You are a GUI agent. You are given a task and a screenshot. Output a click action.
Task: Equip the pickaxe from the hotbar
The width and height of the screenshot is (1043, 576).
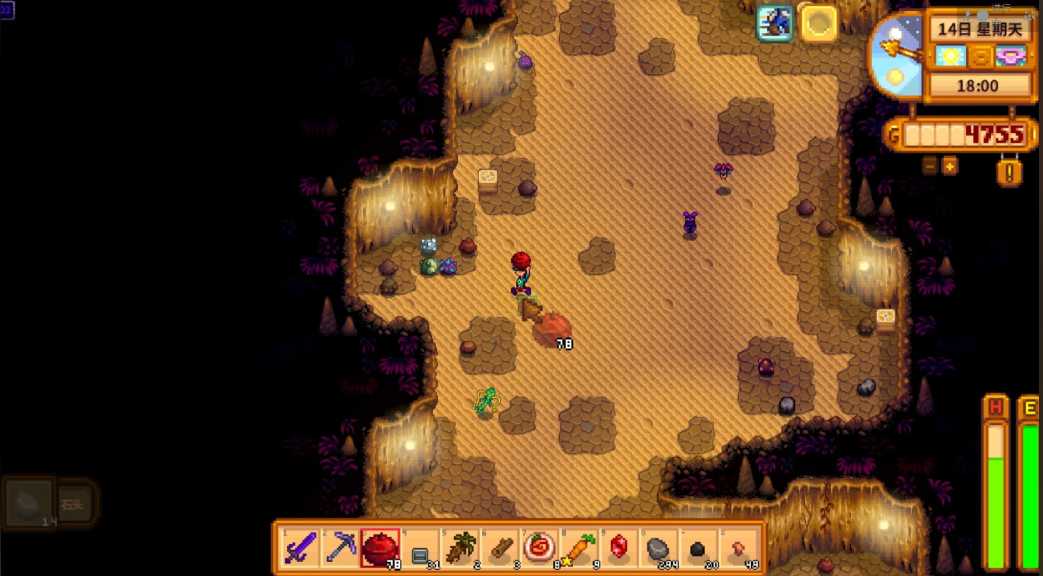(341, 547)
